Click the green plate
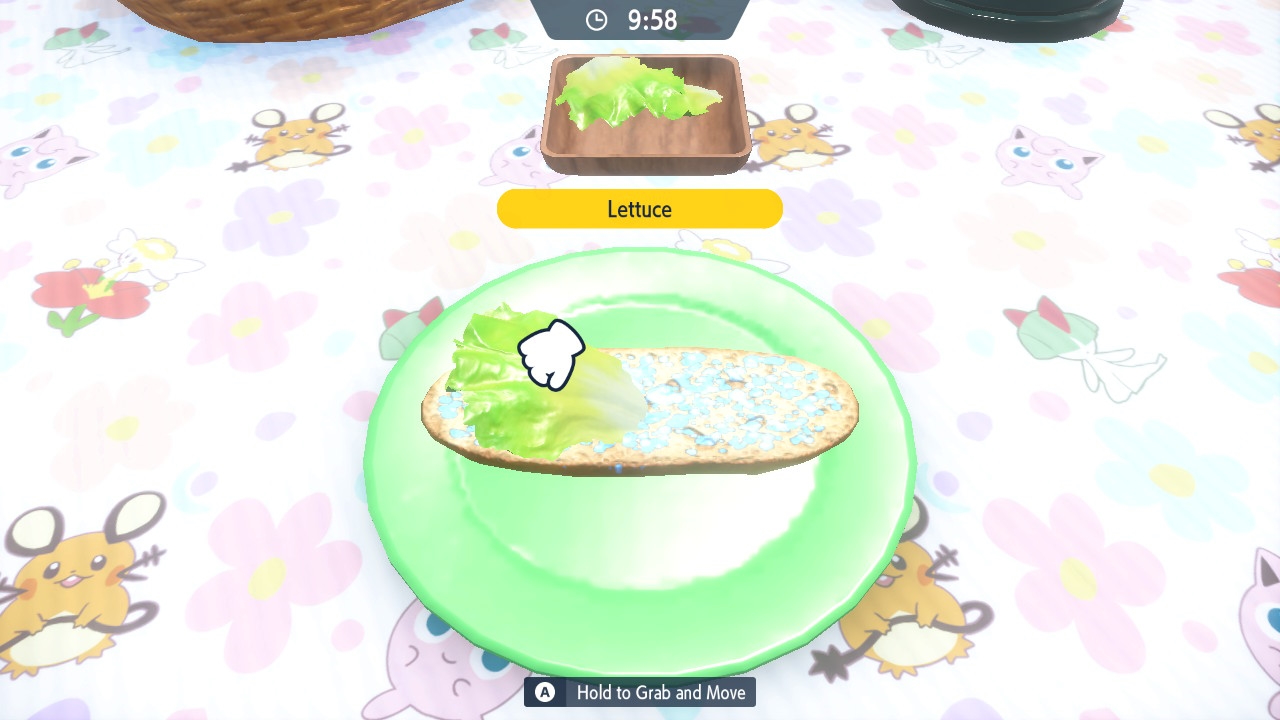The width and height of the screenshot is (1280, 720). pyautogui.click(x=640, y=560)
